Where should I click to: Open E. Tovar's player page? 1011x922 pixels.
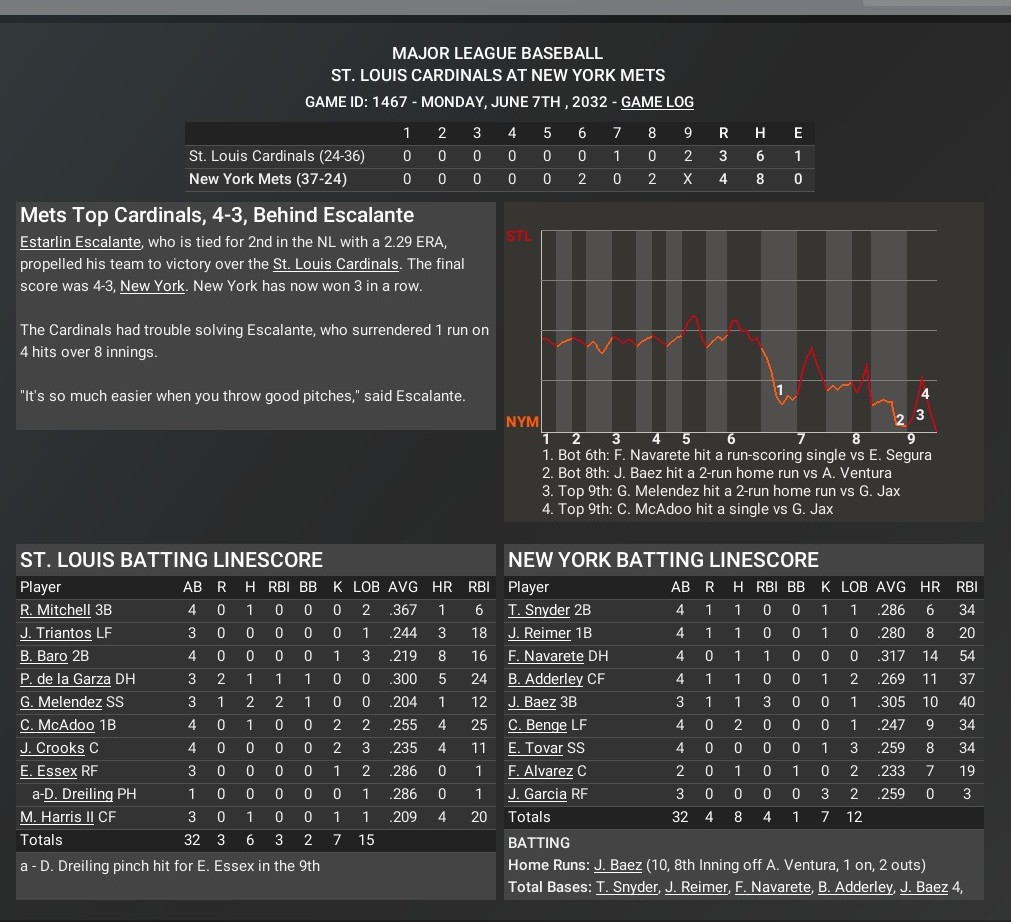pyautogui.click(x=535, y=748)
